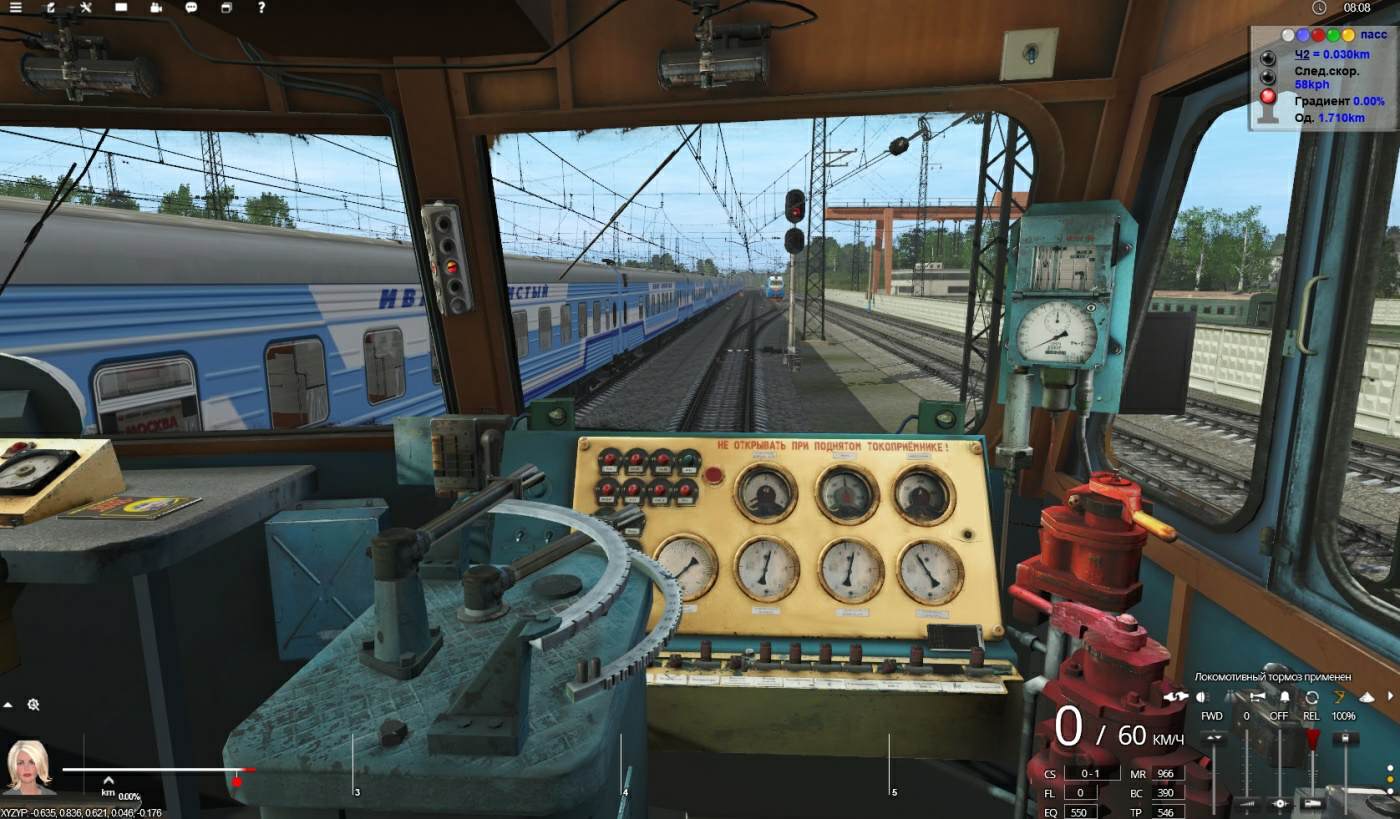Click the camera view icon
Screen dimensions: 1400x819
[x=156, y=8]
